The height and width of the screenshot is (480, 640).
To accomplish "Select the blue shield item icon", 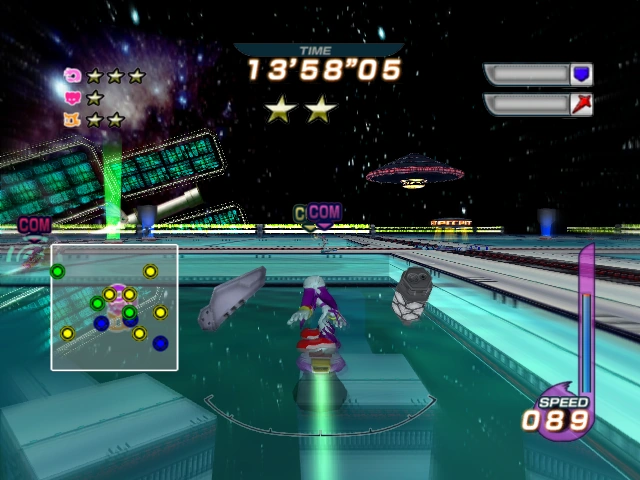I will (x=581, y=74).
